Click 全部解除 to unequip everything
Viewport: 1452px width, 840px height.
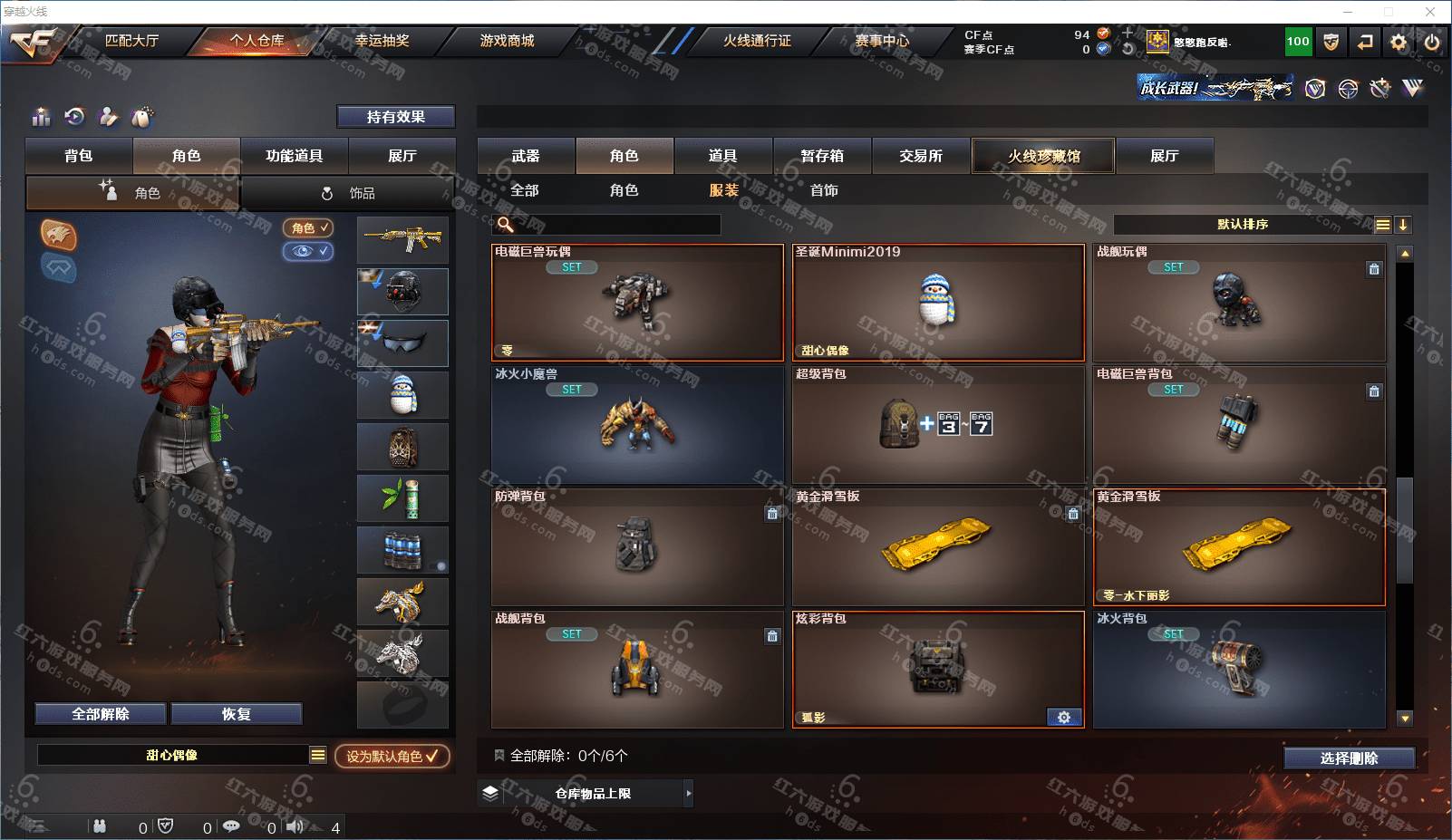pyautogui.click(x=101, y=714)
